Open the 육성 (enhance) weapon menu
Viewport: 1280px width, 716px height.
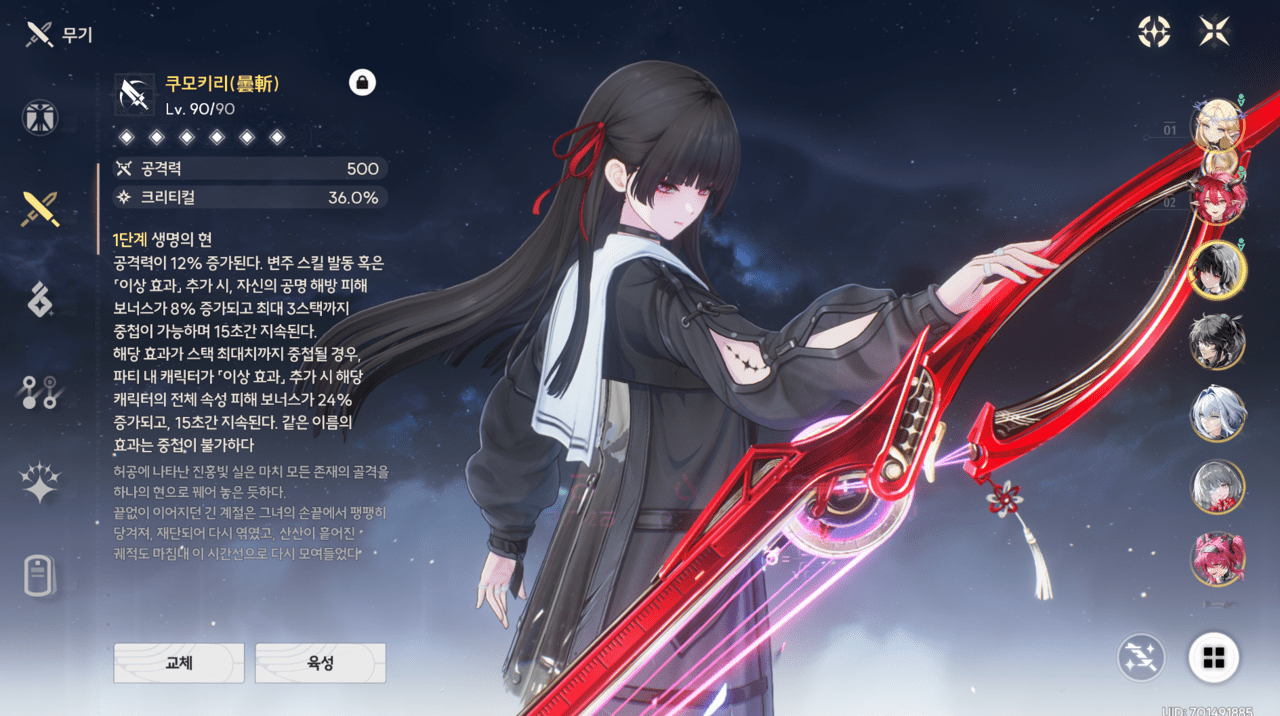click(x=320, y=662)
